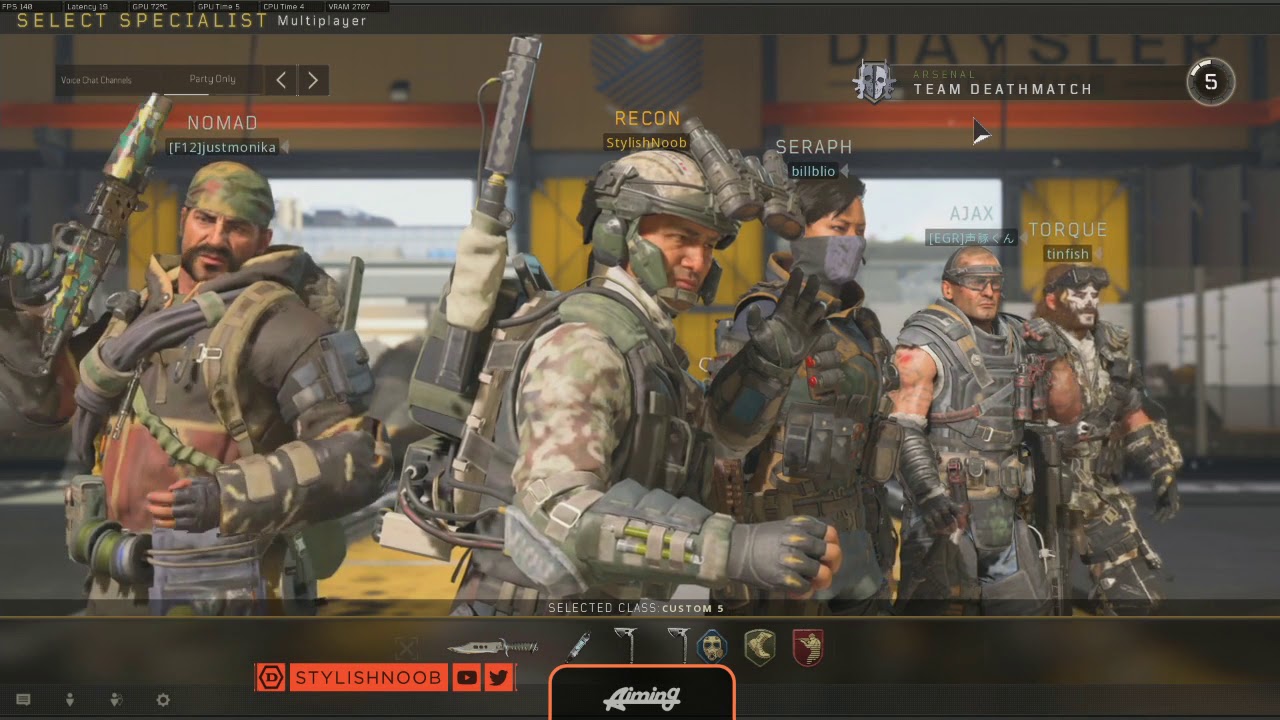Open the Twitter link on the stream overlay
The height and width of the screenshot is (720, 1280).
pyautogui.click(x=499, y=678)
